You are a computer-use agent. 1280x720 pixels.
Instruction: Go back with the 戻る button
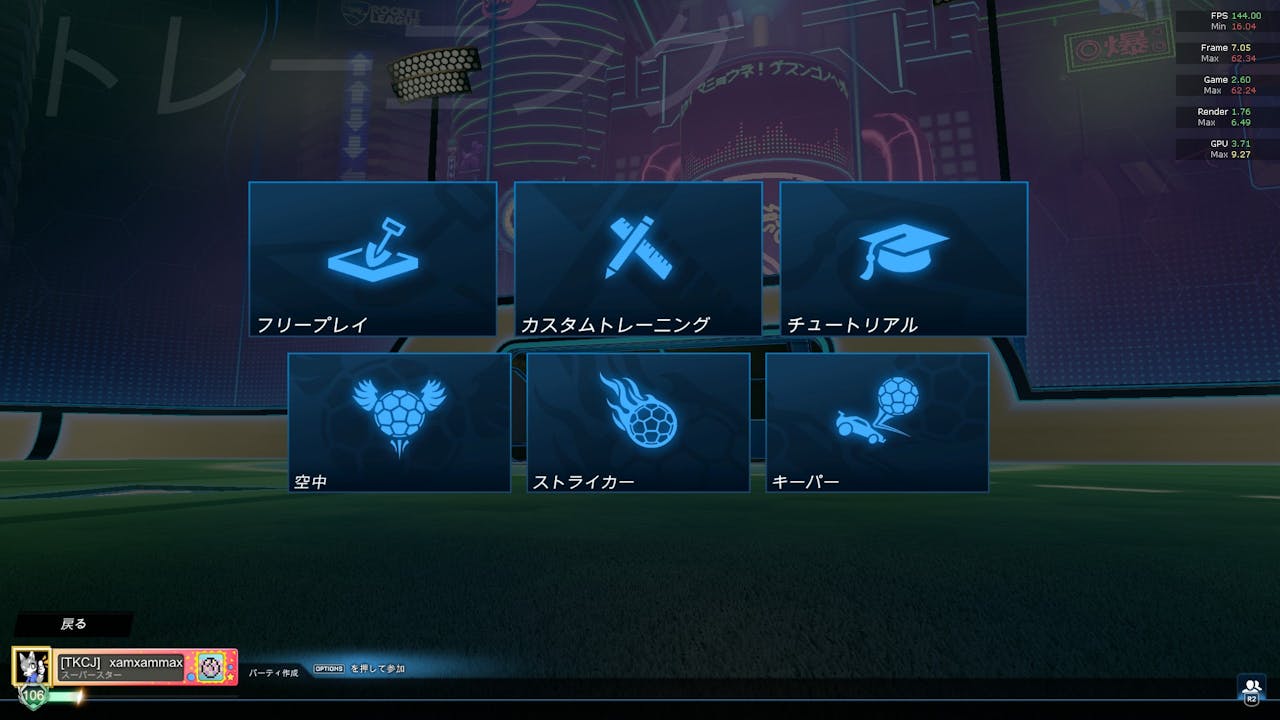[x=74, y=624]
